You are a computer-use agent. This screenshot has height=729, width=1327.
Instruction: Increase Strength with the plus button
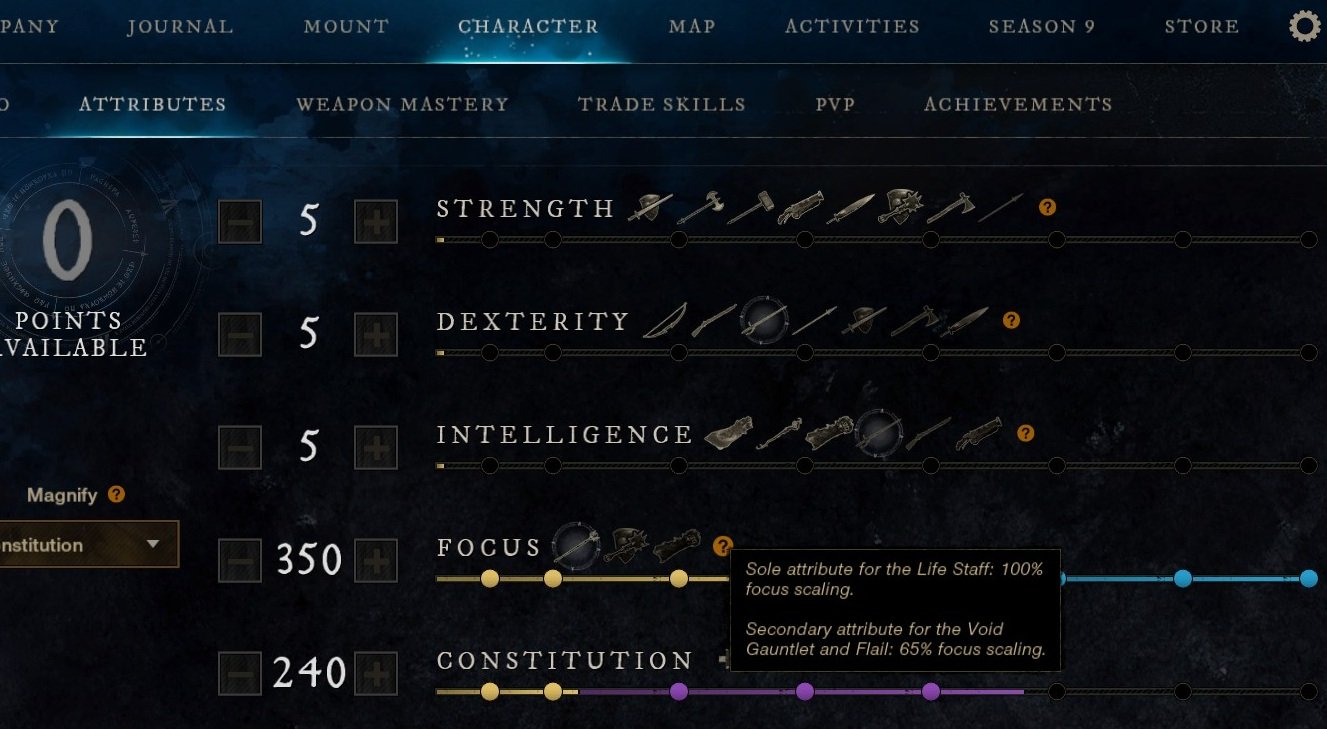pyautogui.click(x=376, y=221)
